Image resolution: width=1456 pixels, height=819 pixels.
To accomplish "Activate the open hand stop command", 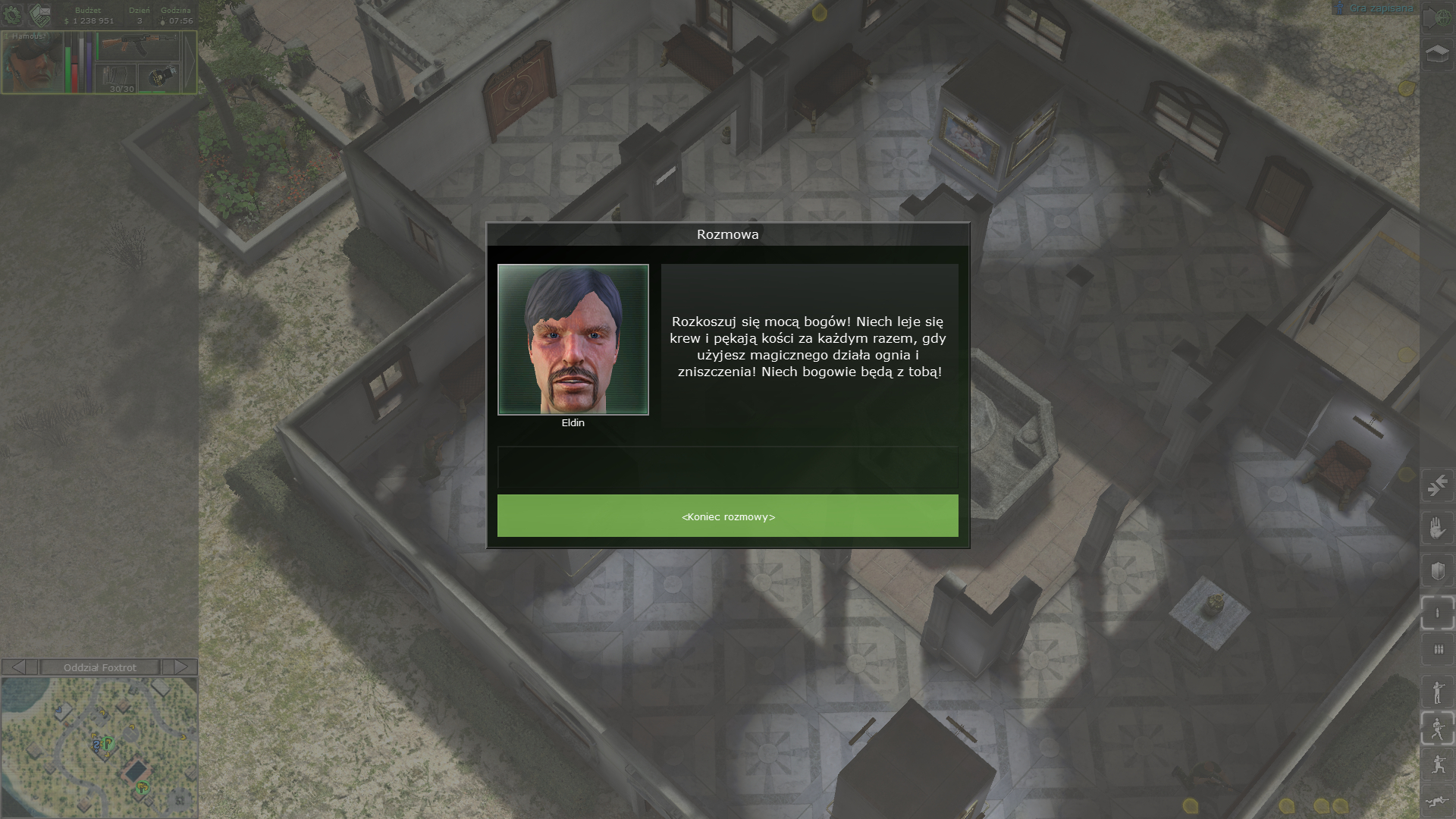I will click(x=1437, y=527).
